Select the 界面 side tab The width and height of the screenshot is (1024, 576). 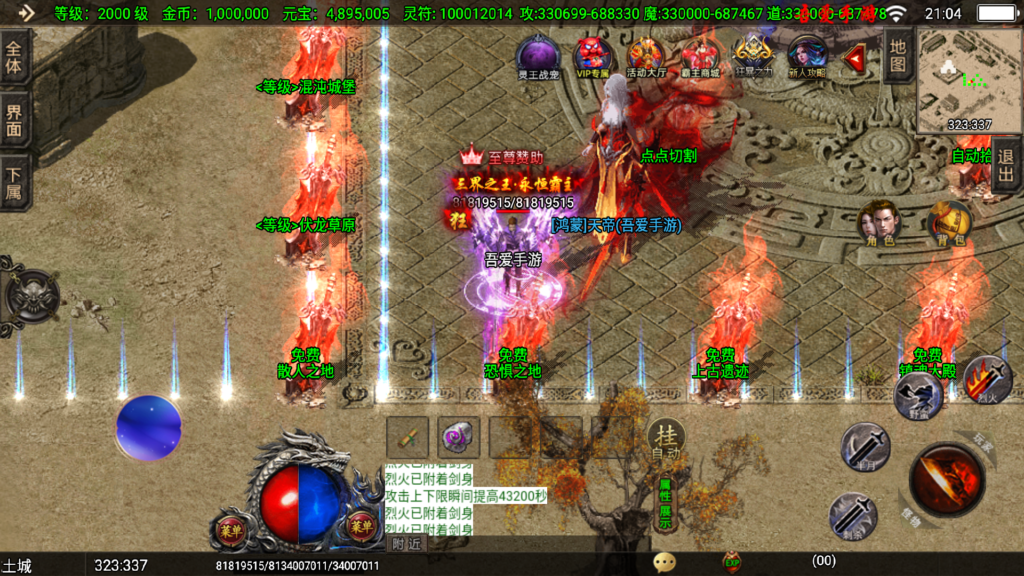tap(14, 121)
